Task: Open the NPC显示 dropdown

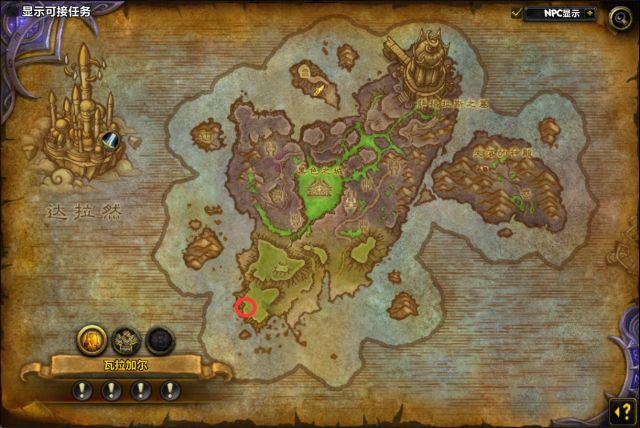Action: point(560,14)
